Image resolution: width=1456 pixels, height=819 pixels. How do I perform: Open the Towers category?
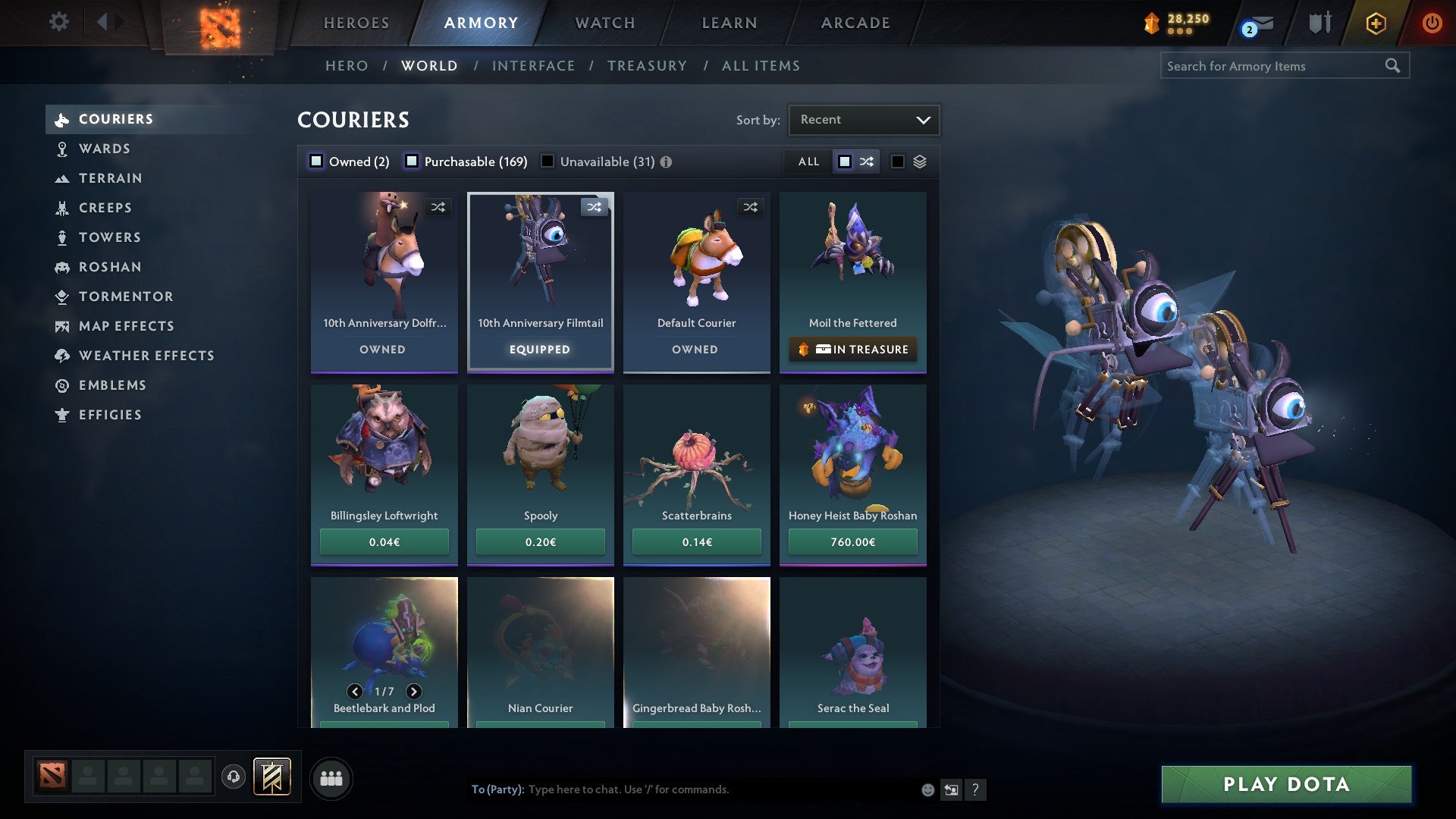(x=109, y=237)
